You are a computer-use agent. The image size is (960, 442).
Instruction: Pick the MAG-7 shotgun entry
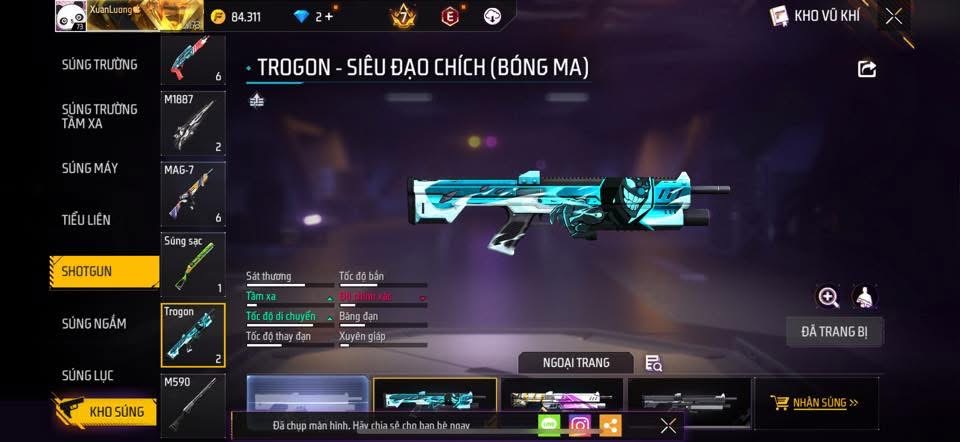point(193,194)
